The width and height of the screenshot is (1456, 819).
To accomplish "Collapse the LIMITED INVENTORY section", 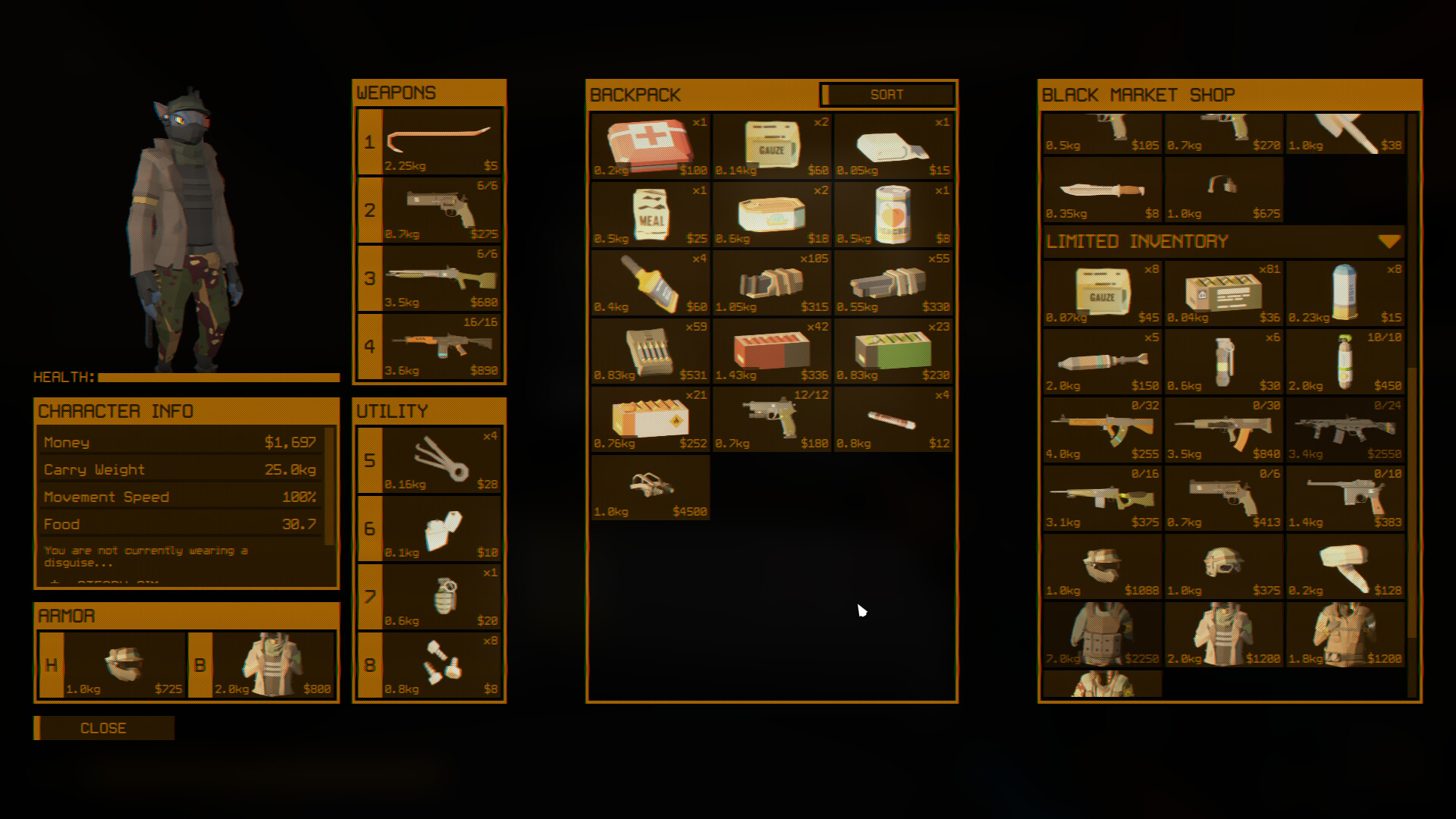I will pyautogui.click(x=1390, y=241).
